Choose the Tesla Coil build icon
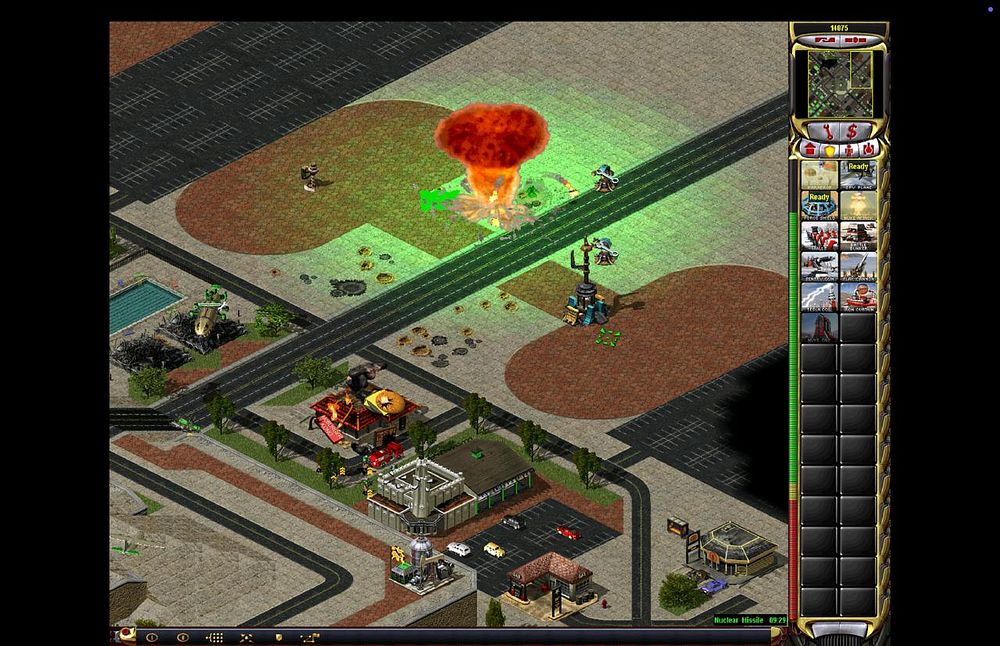This screenshot has height=646, width=1000. coord(820,296)
